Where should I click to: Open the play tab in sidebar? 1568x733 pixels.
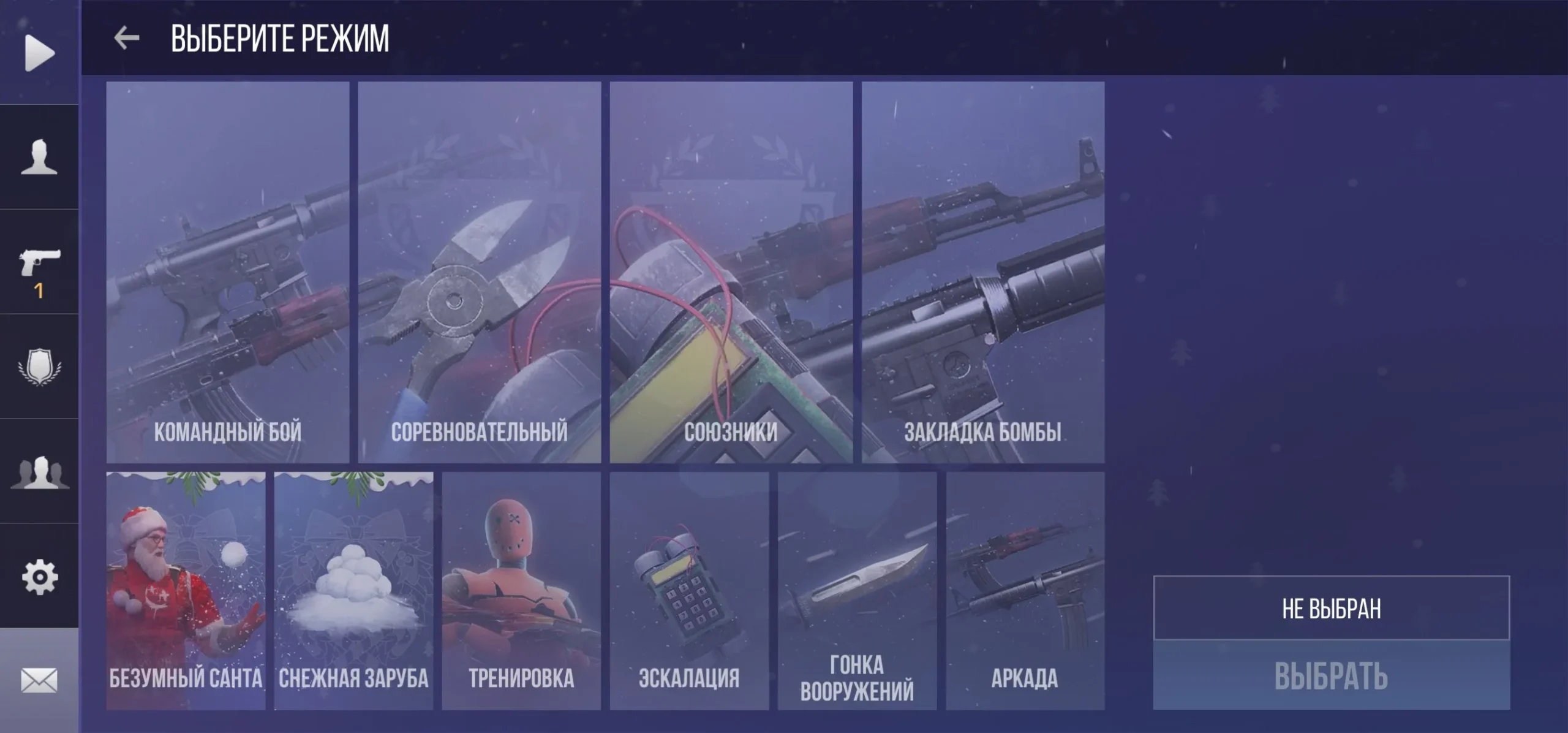(39, 53)
